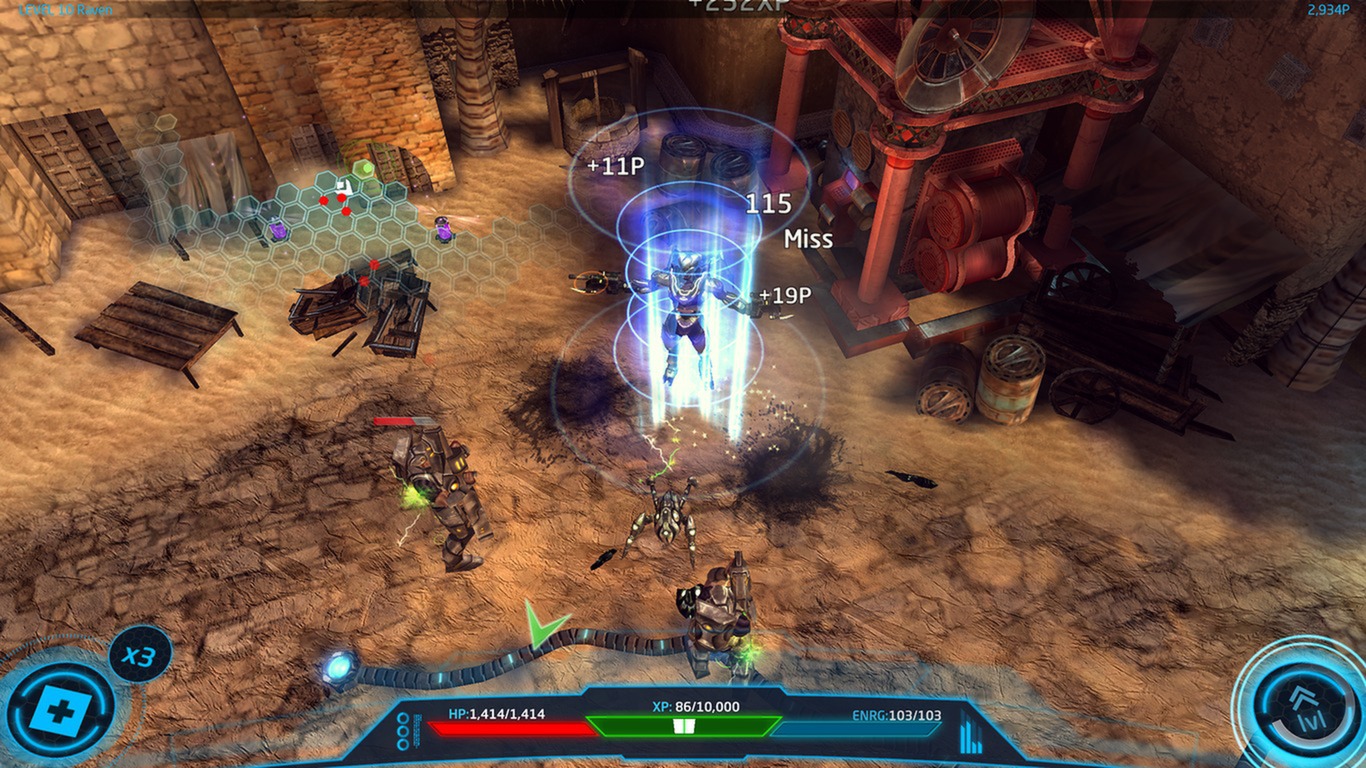Click the three-circles icon beside HP bar

[x=403, y=731]
